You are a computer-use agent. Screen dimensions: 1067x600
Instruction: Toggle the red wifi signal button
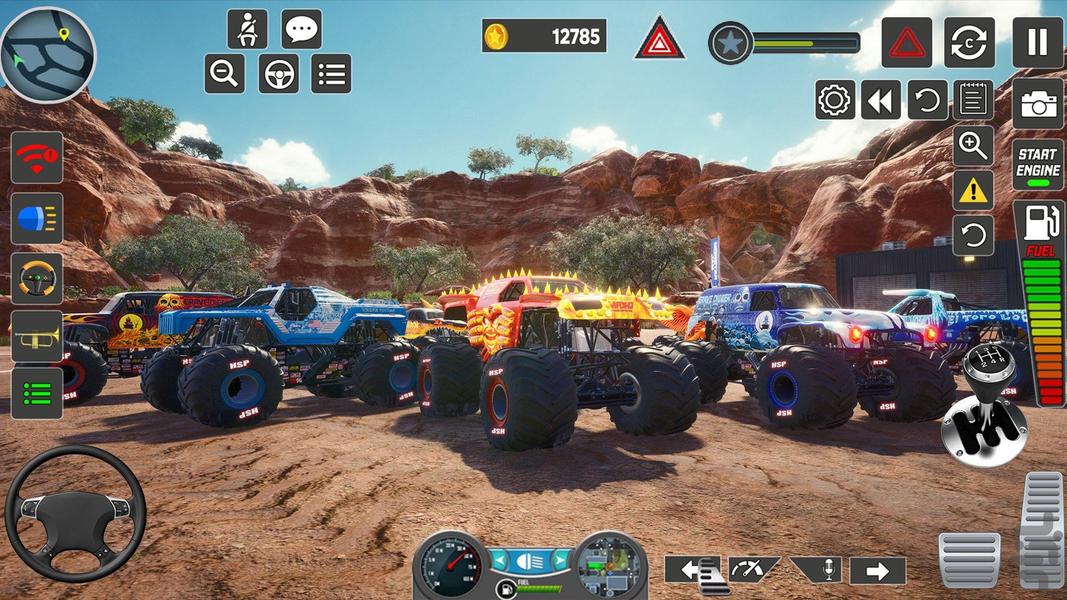click(37, 158)
